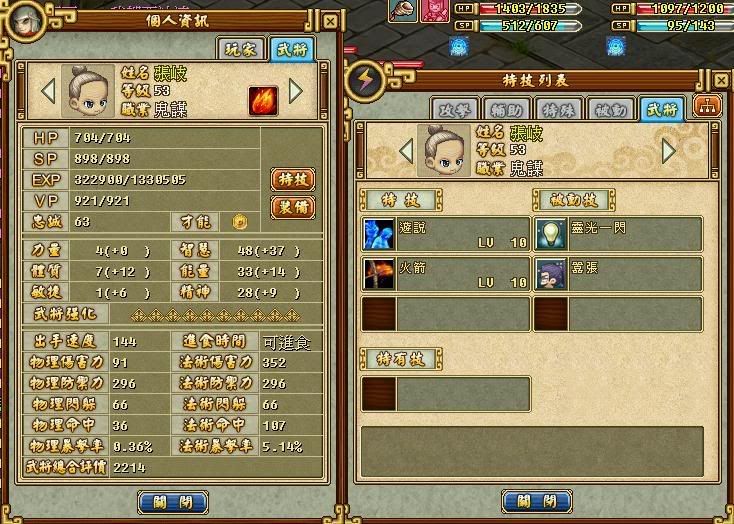The width and height of the screenshot is (734, 524).
Task: Pick the 囂張 passive skill icon
Action: [550, 274]
